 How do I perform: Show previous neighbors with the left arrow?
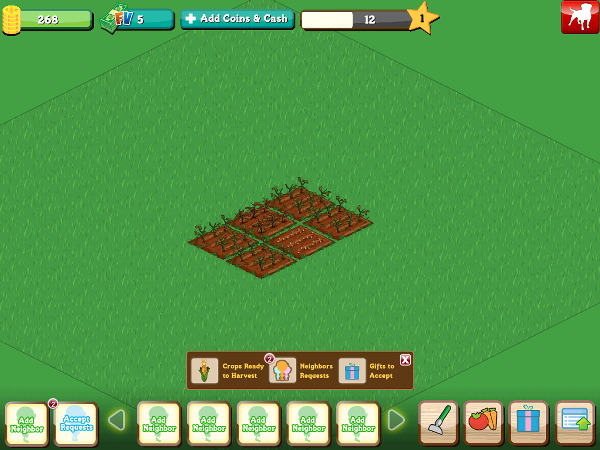[x=116, y=420]
